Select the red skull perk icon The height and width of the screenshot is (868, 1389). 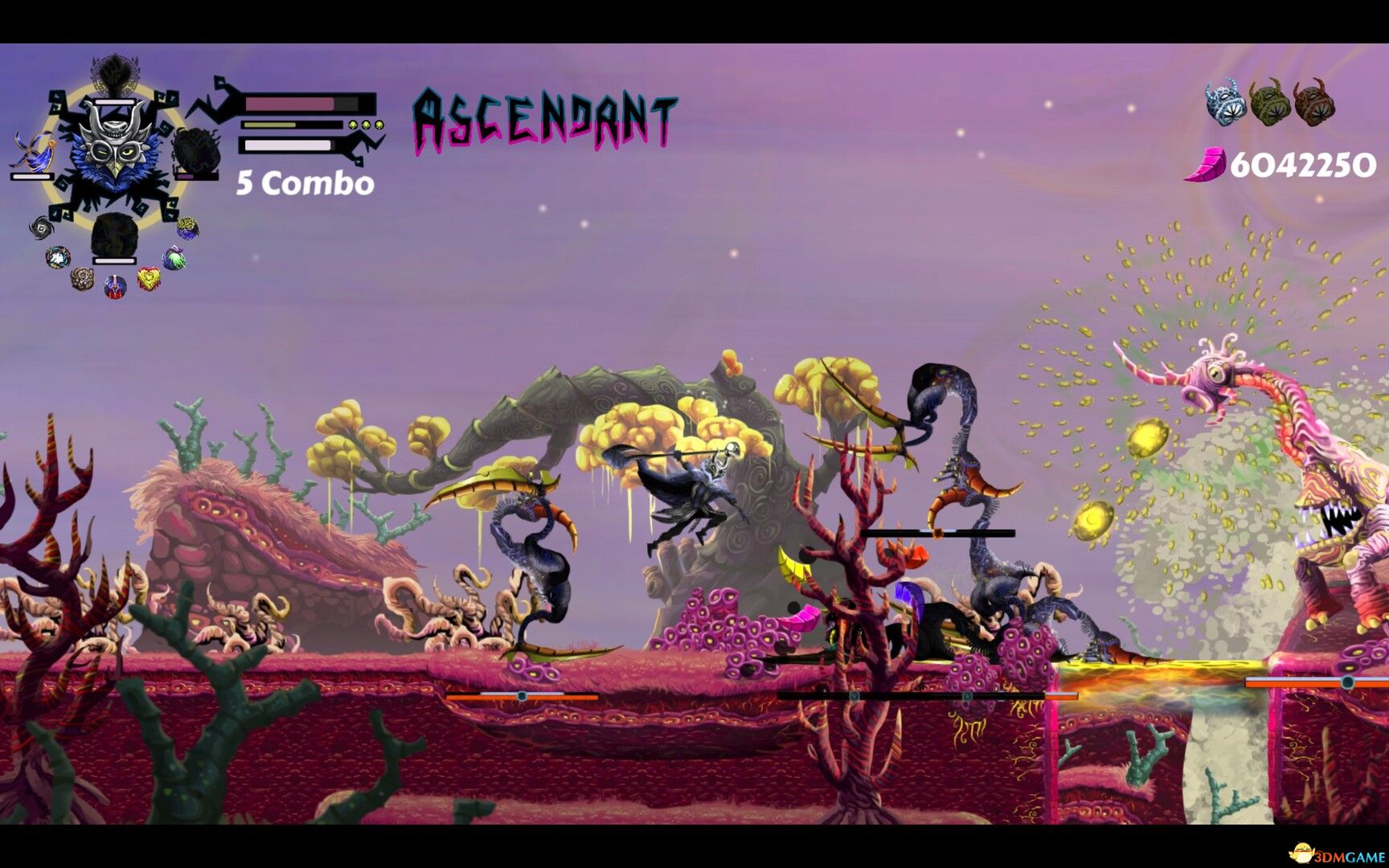point(115,286)
